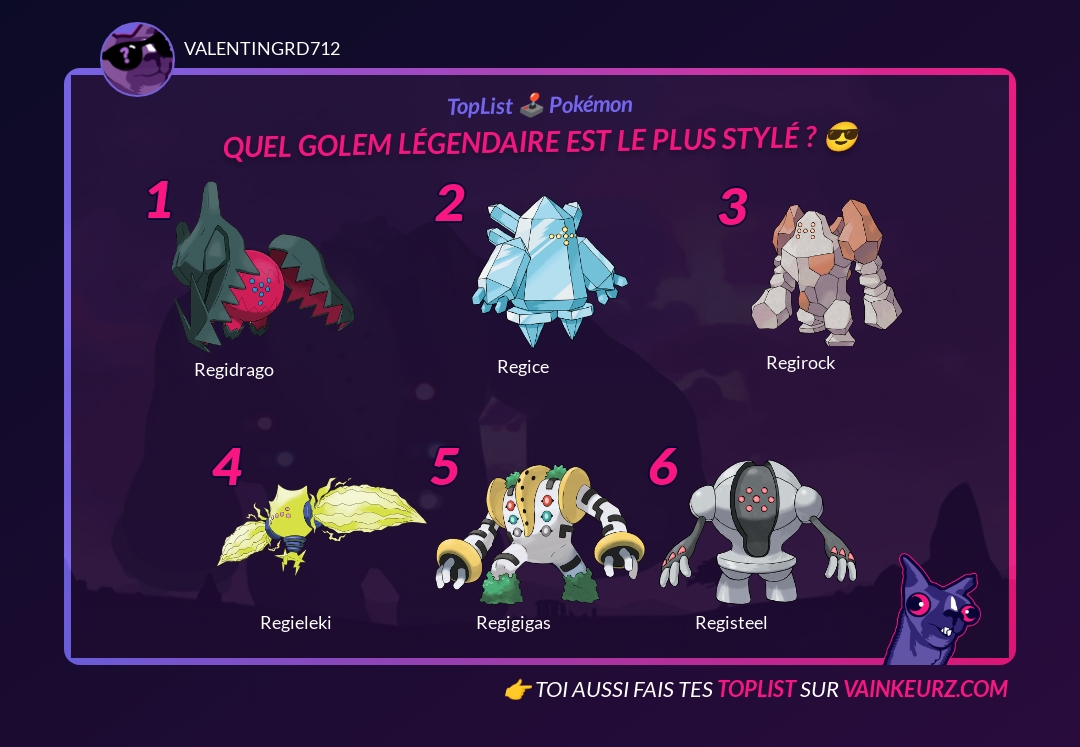Visit the VAINKEURZ.COM link
Screen dimensions: 1080x747
tap(925, 689)
